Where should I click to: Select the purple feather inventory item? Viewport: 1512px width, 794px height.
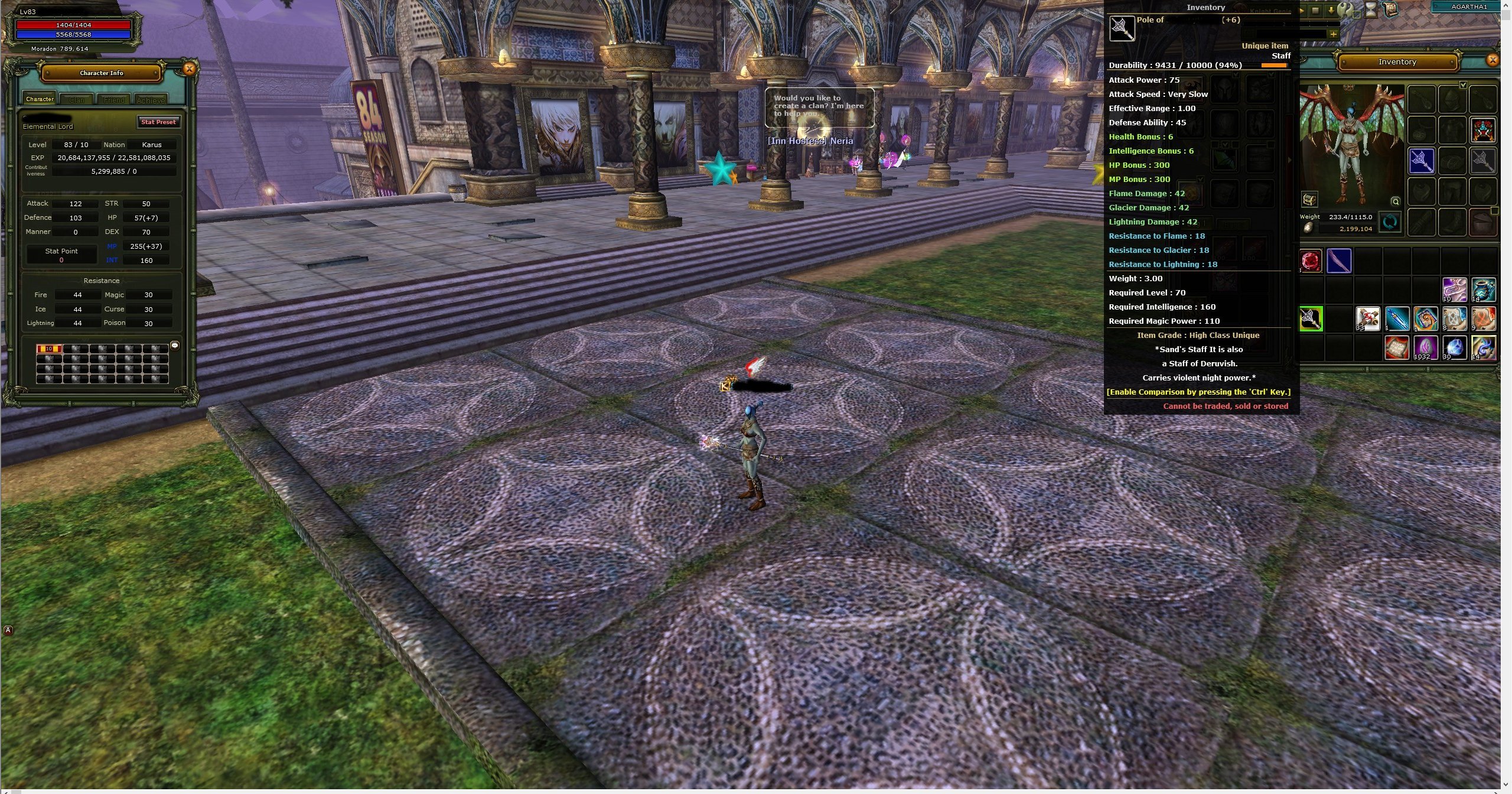pos(1339,261)
